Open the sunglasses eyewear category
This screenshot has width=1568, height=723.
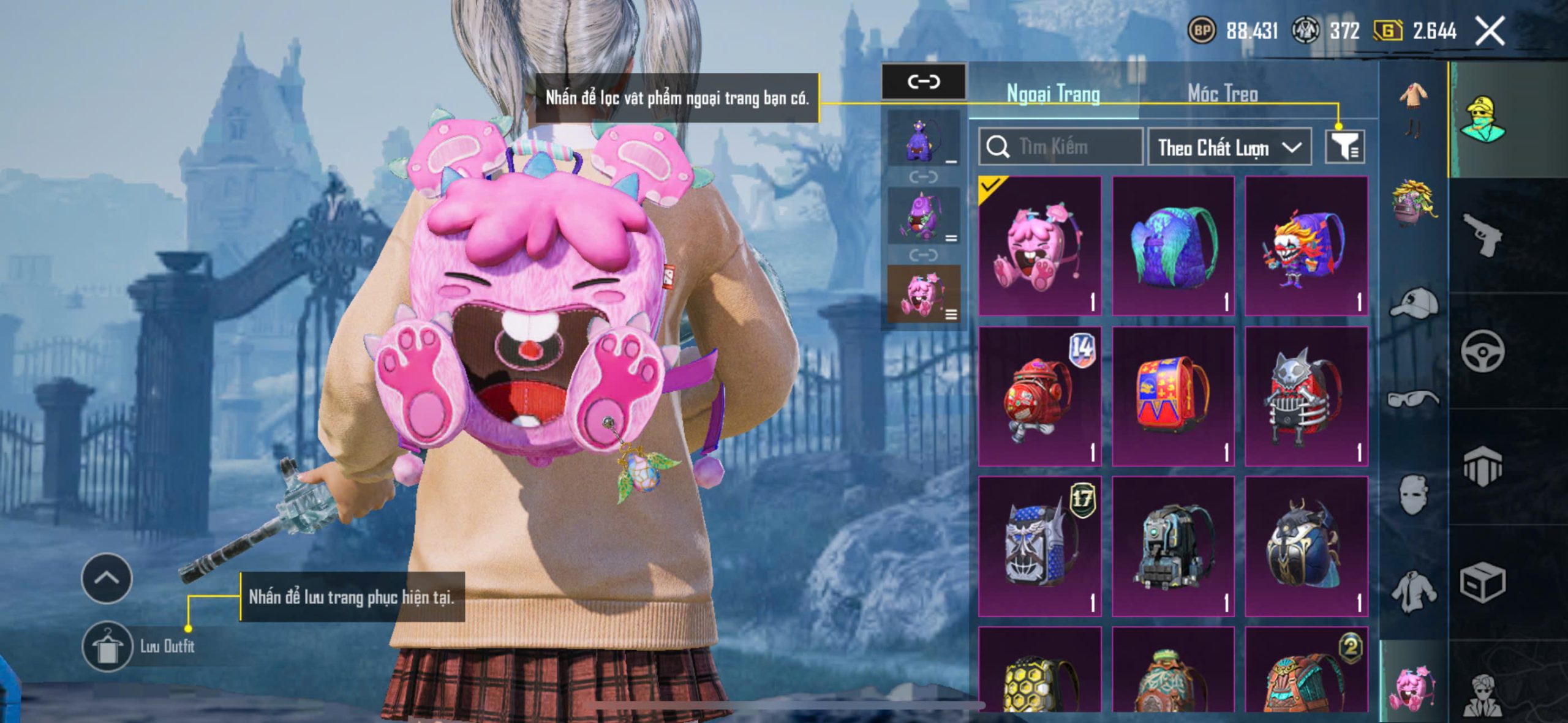1412,399
